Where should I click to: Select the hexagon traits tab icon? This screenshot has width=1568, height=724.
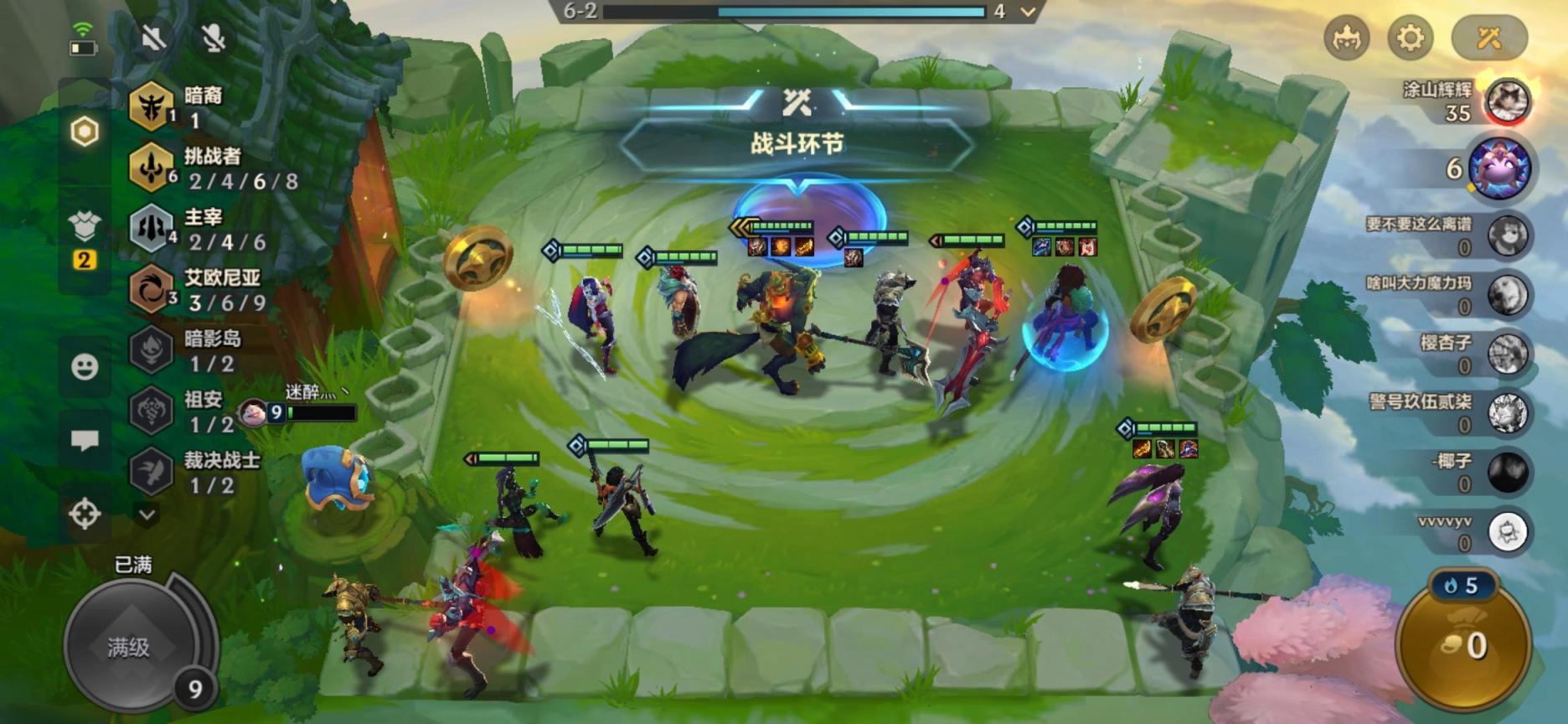click(85, 132)
